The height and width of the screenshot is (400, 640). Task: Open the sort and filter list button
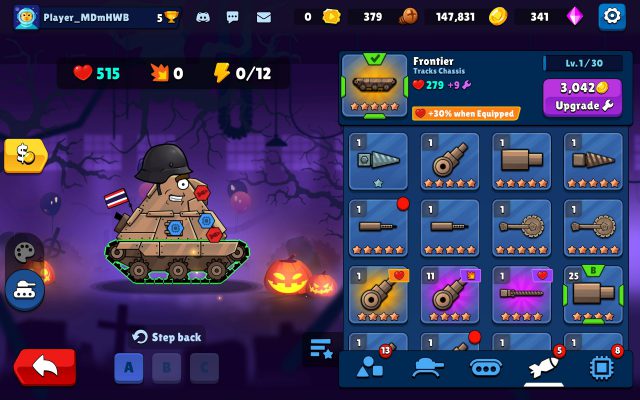point(320,348)
